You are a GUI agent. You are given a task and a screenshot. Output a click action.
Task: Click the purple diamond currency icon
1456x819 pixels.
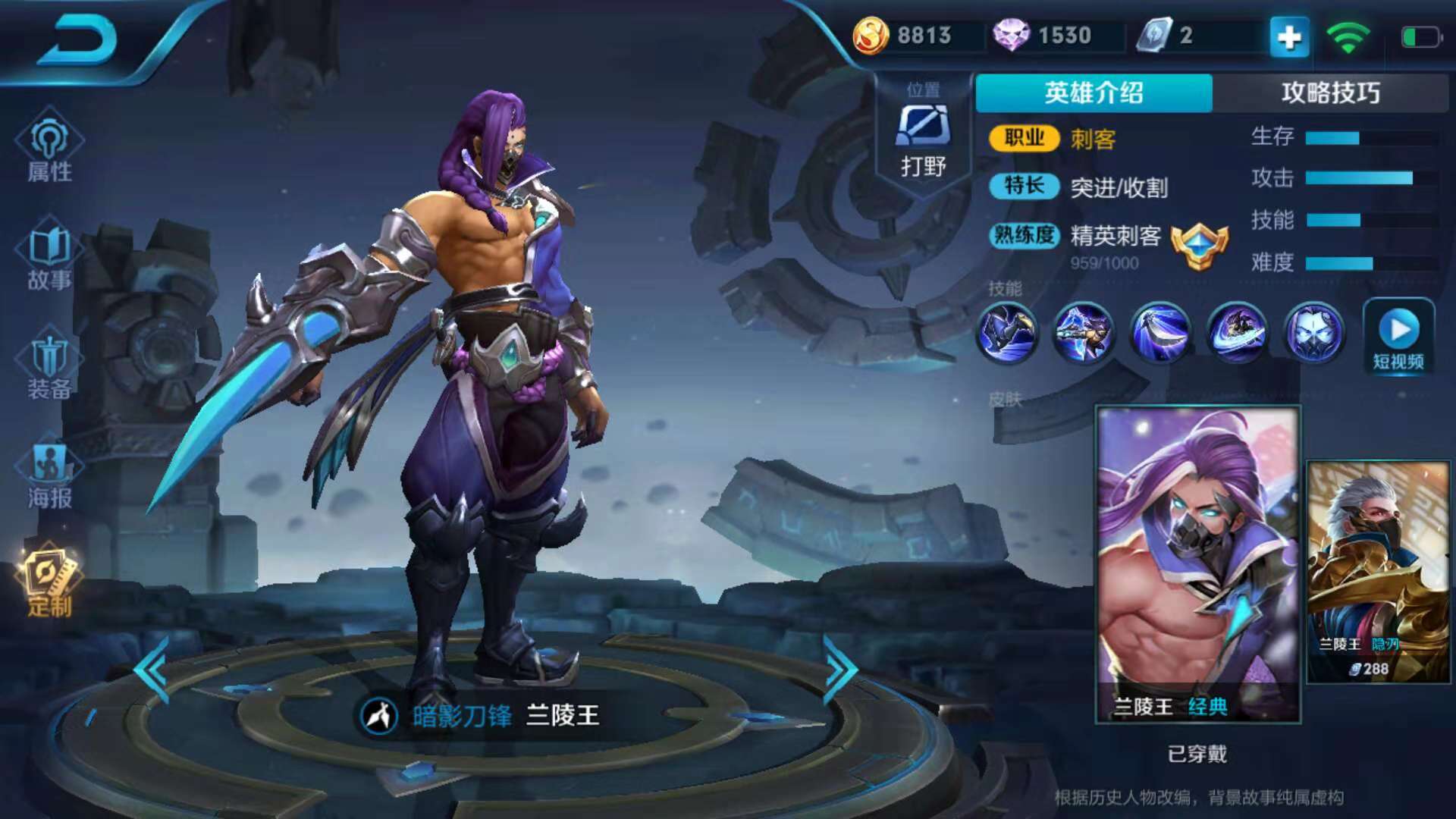point(1011,36)
